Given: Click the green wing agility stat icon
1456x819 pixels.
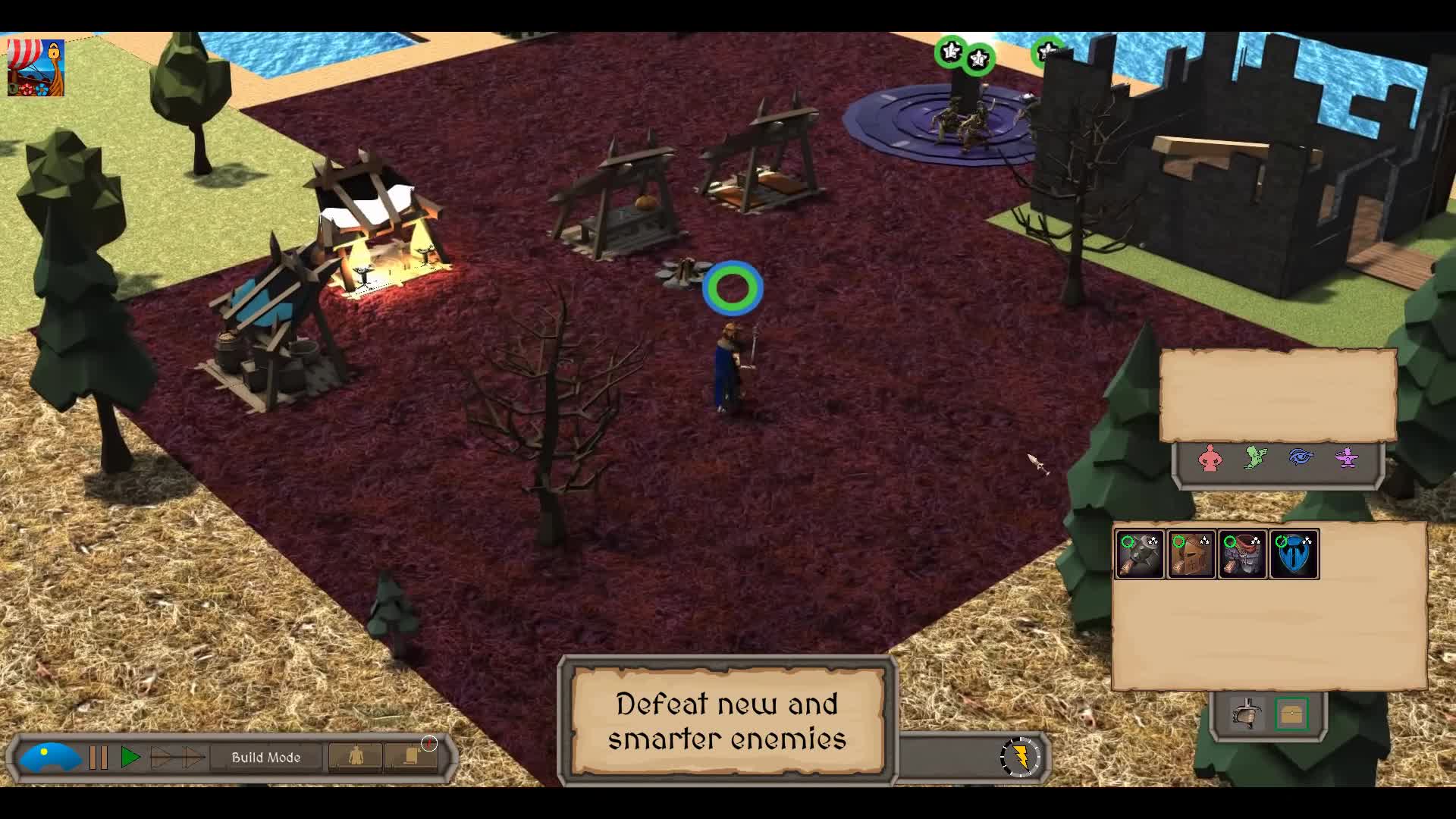Looking at the screenshot, I should 1254,459.
